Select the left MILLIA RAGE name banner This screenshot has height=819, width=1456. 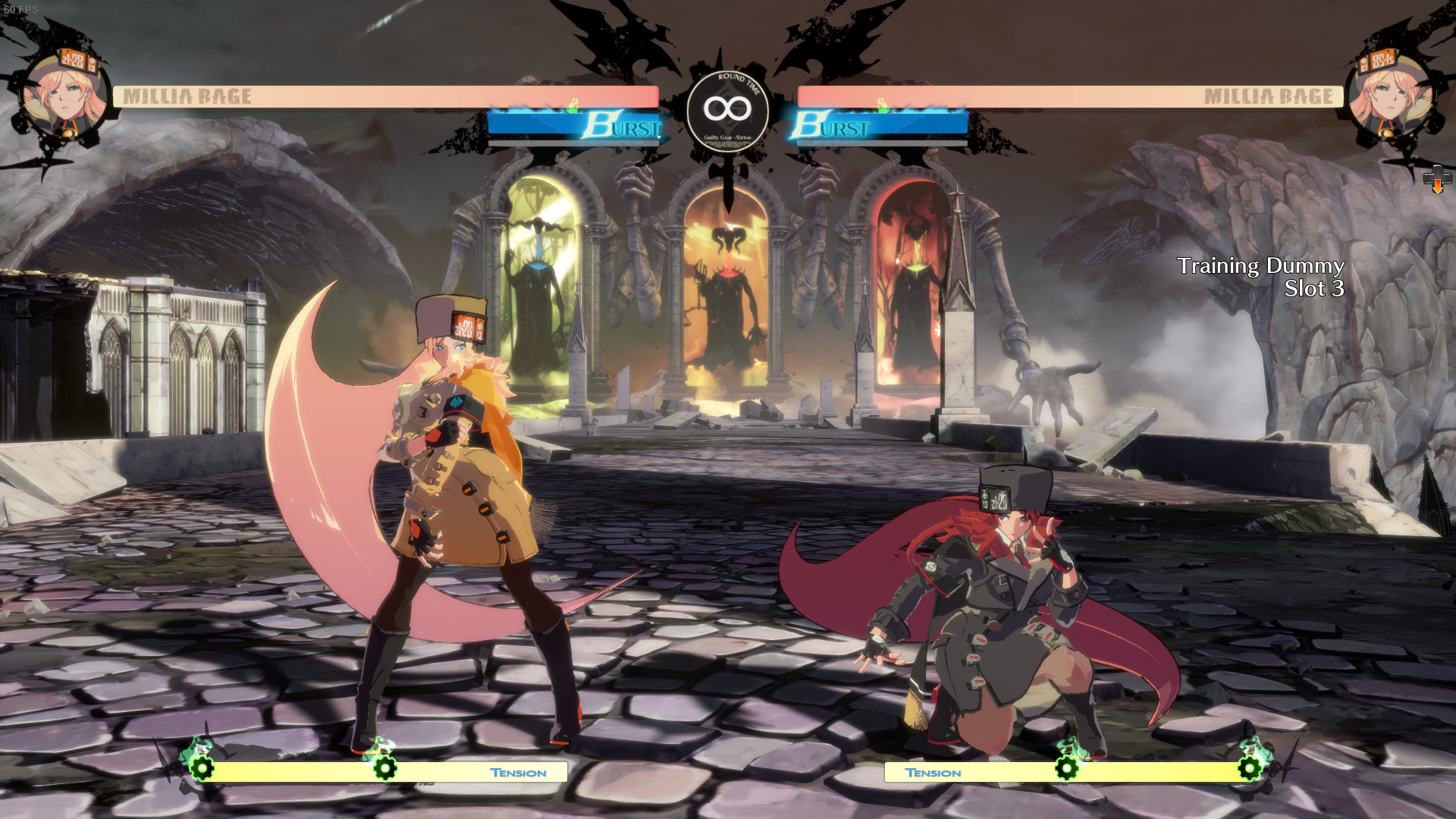(188, 96)
